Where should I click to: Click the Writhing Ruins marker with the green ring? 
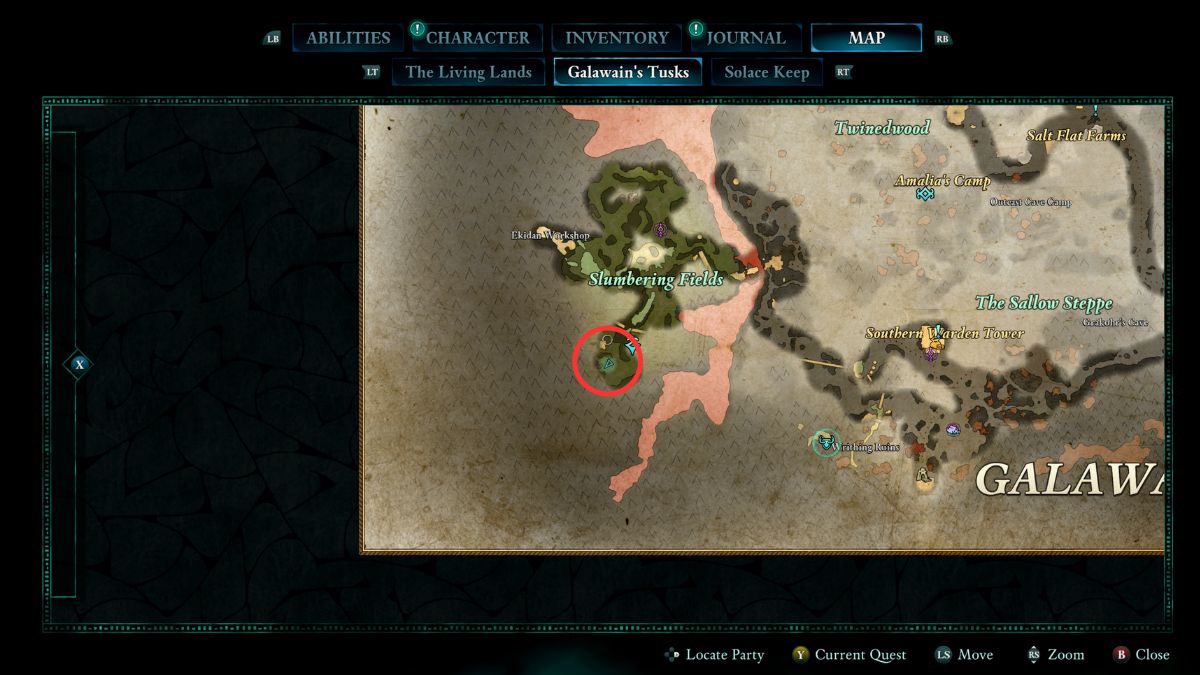825,441
